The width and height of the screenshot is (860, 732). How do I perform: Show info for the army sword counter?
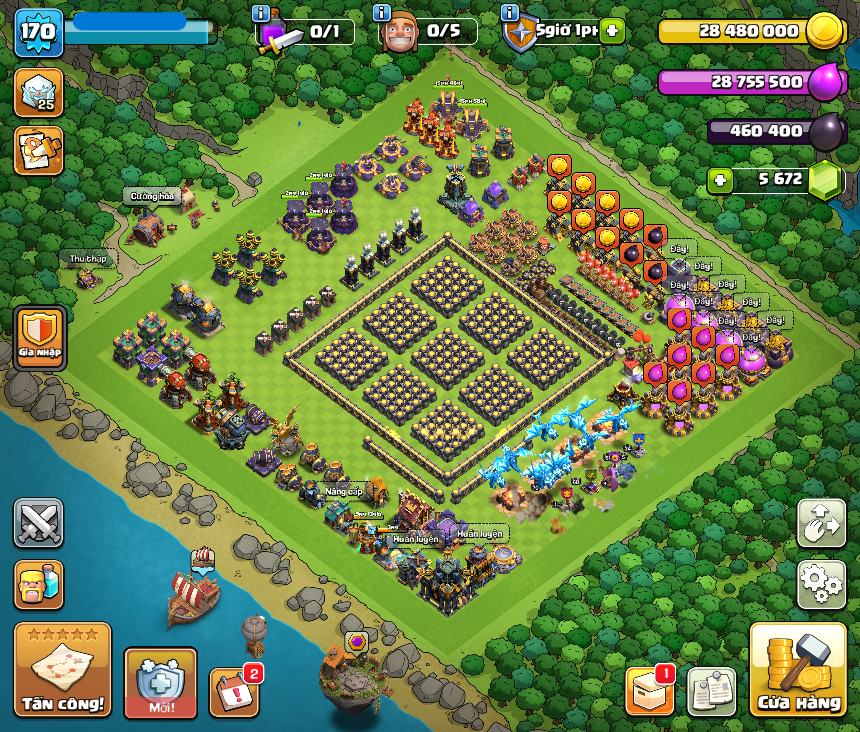262,14
